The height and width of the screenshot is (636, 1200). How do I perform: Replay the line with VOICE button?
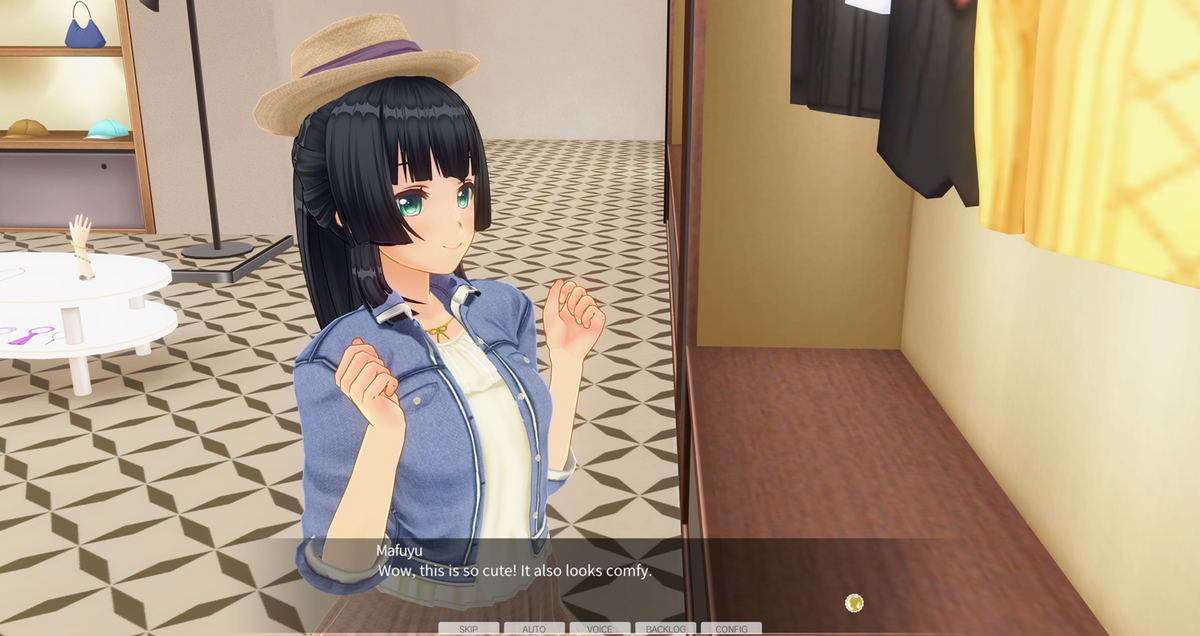click(x=600, y=629)
